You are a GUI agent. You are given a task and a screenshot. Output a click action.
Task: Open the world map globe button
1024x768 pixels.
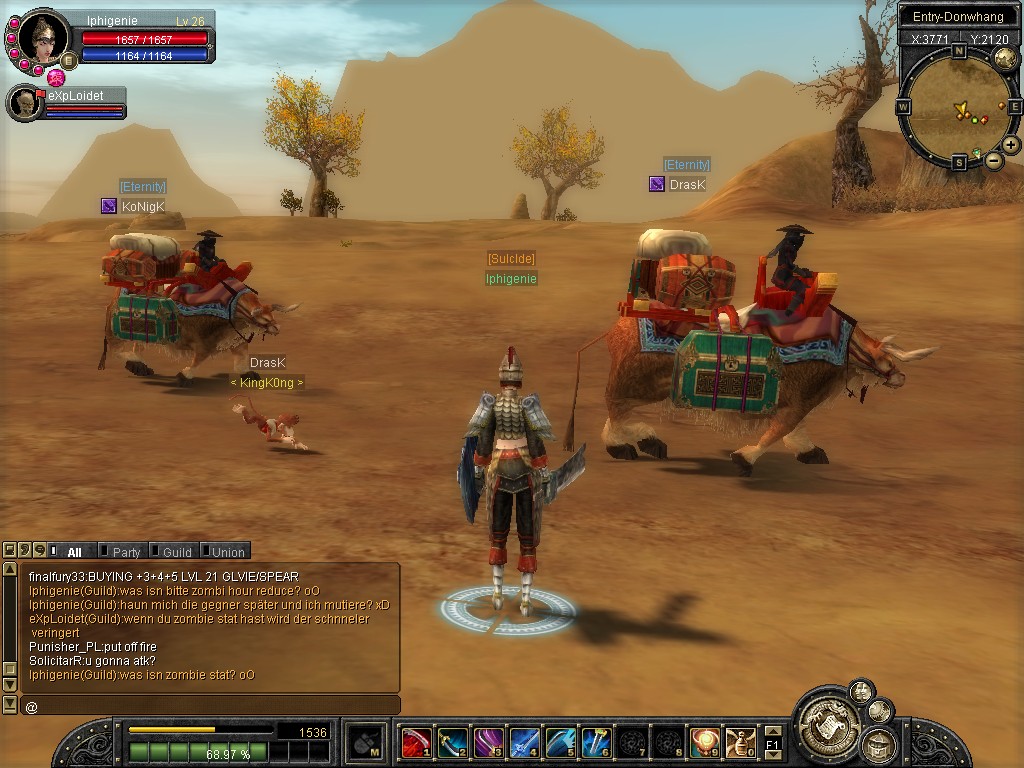[x=1005, y=58]
